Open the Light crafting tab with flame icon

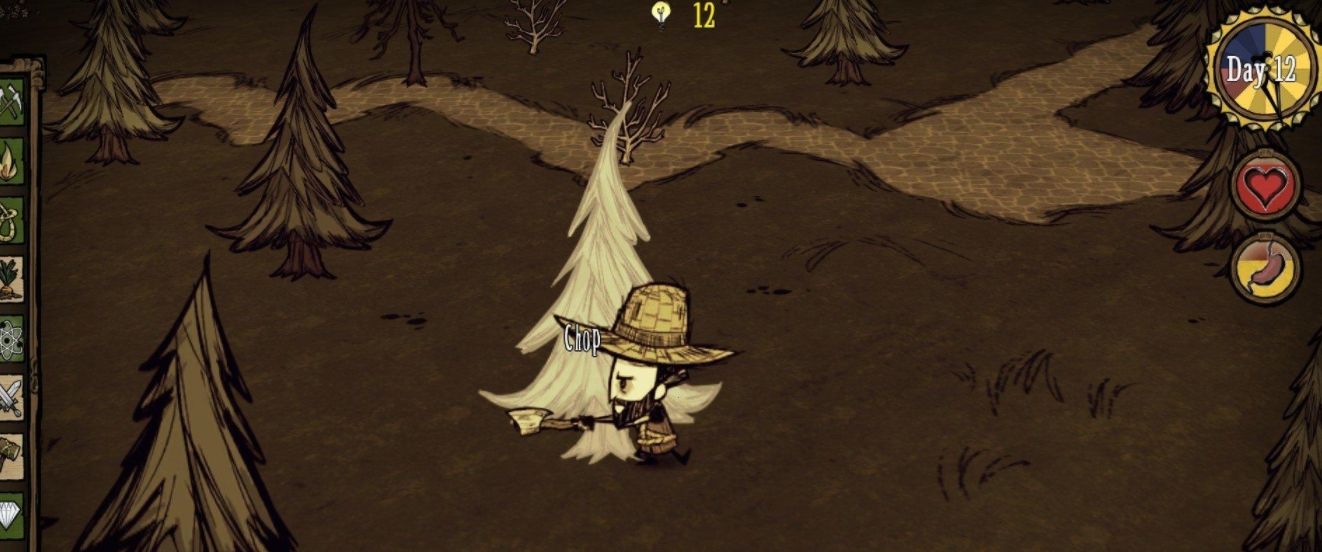[x=11, y=160]
